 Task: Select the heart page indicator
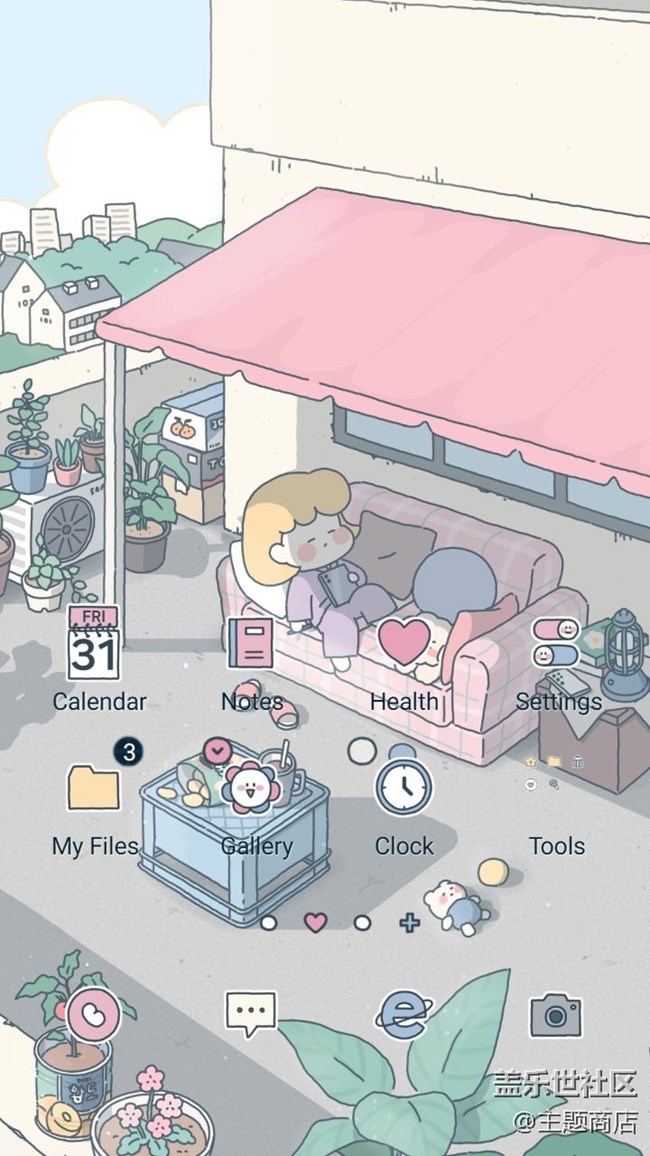point(315,922)
